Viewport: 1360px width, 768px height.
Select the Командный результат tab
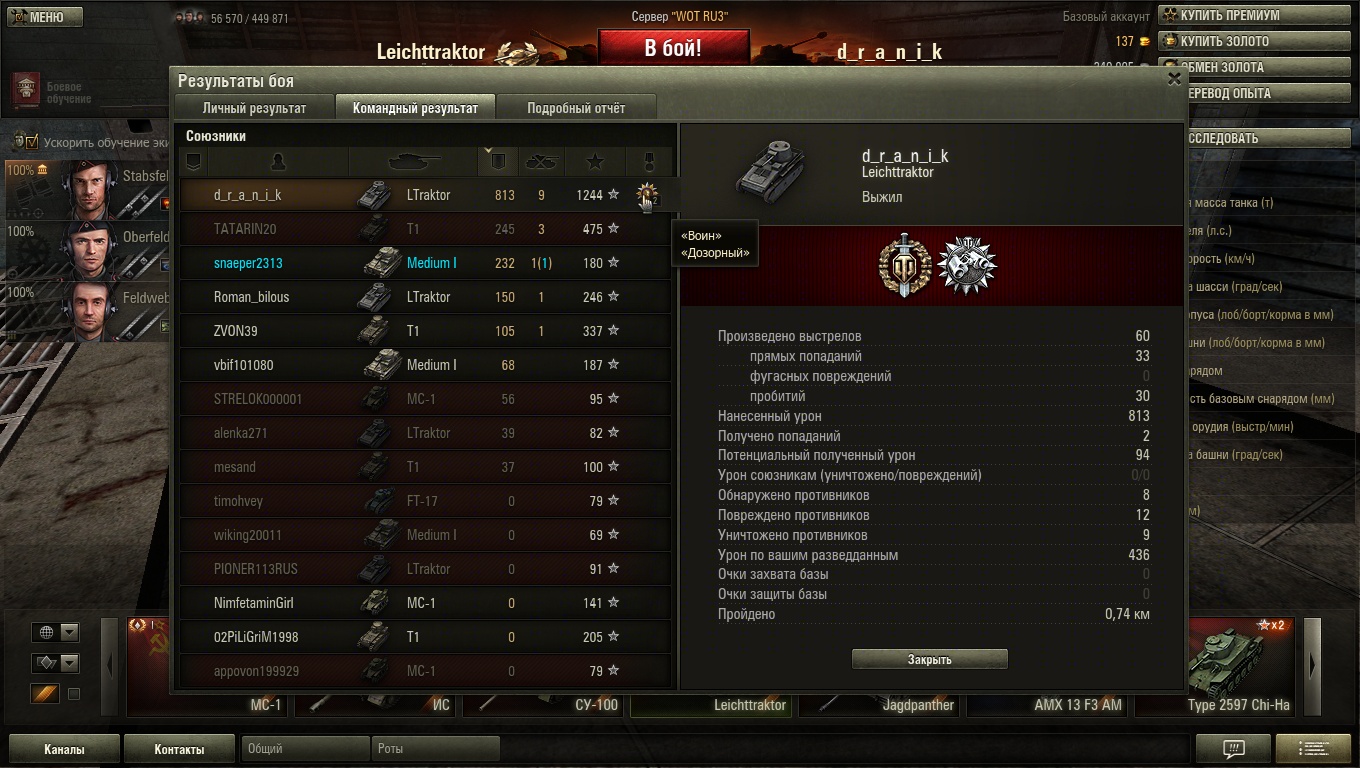coord(415,108)
